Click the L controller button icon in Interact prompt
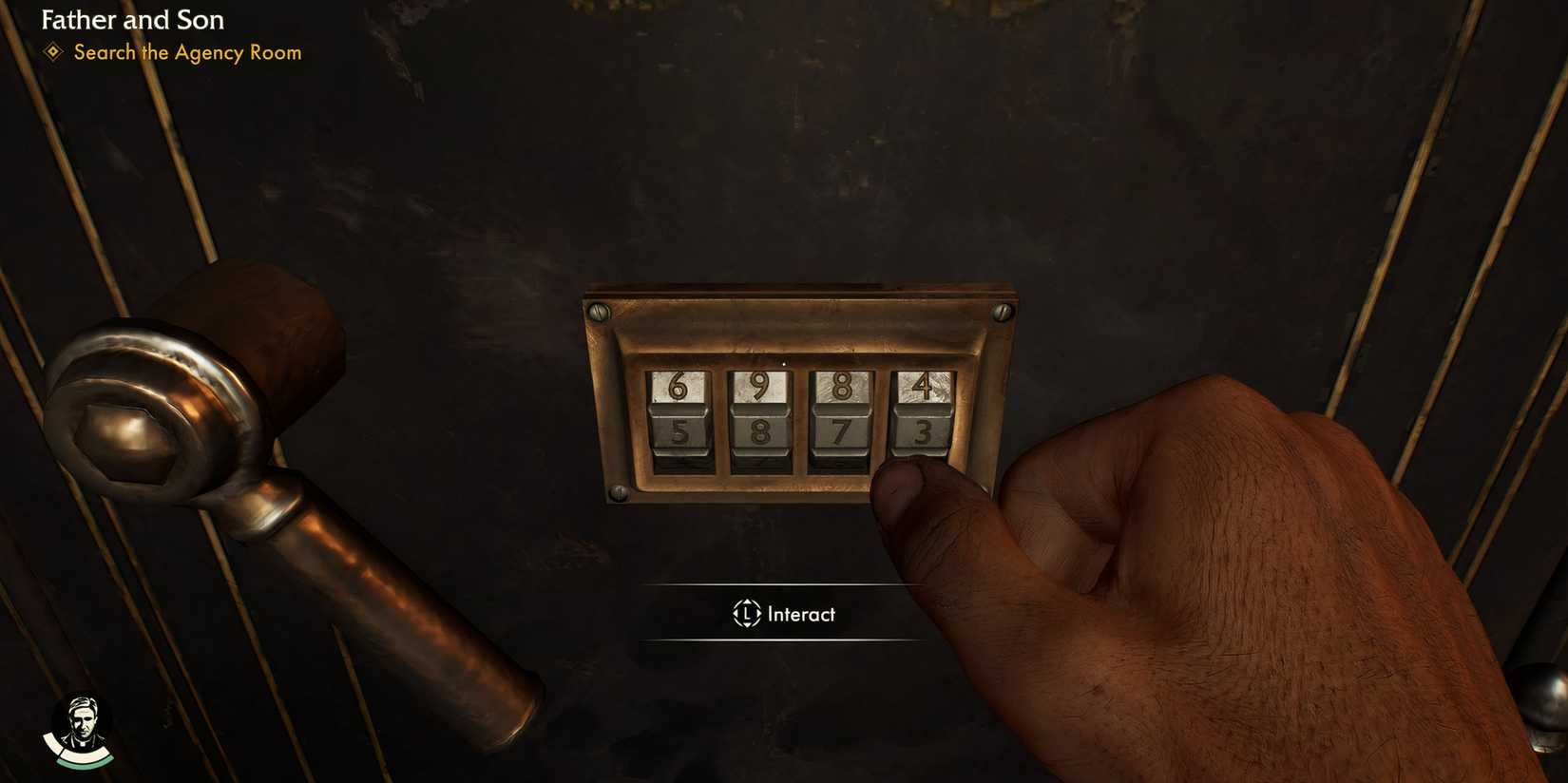1568x783 pixels. (746, 614)
